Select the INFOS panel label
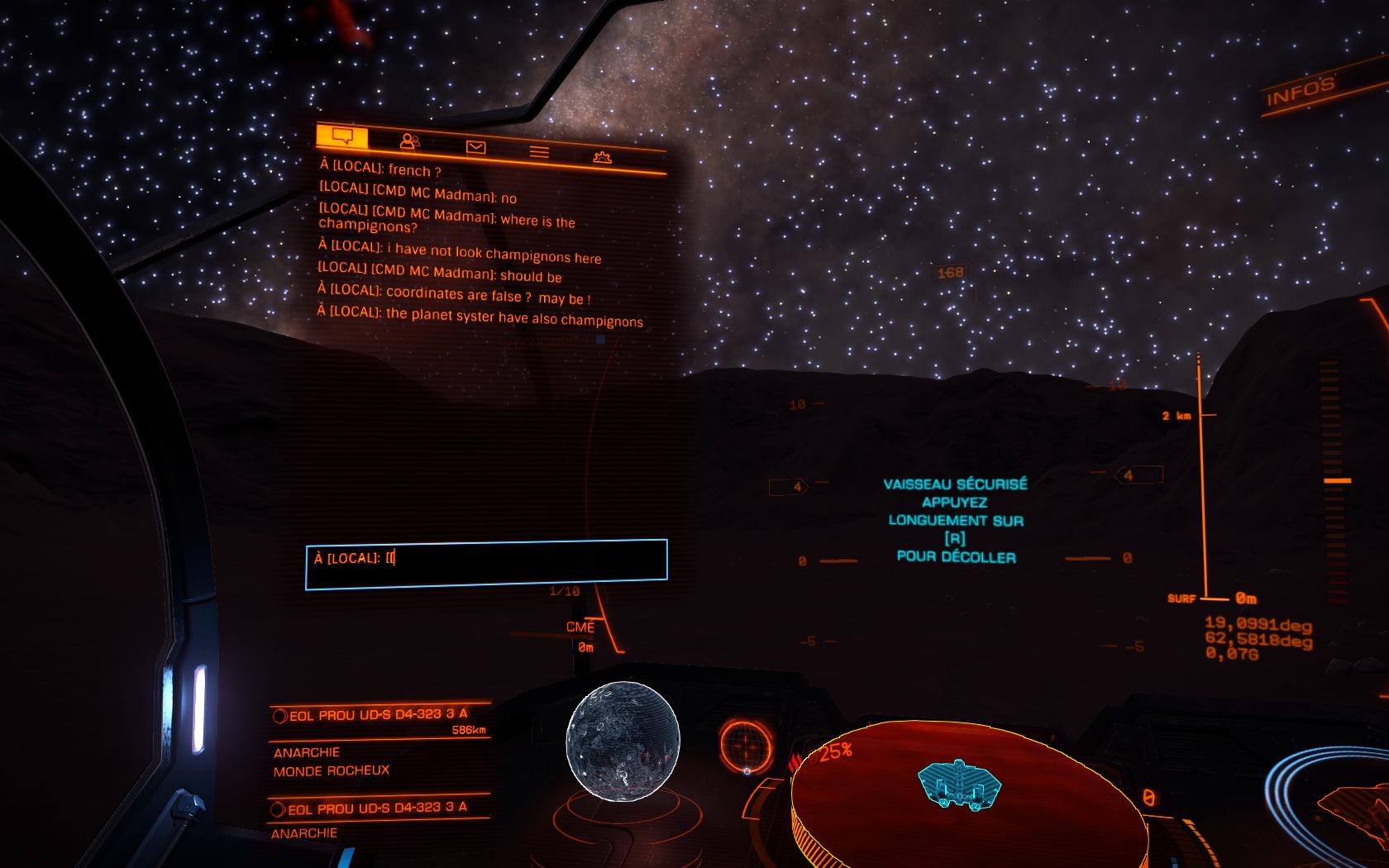1389x868 pixels. 1301,91
